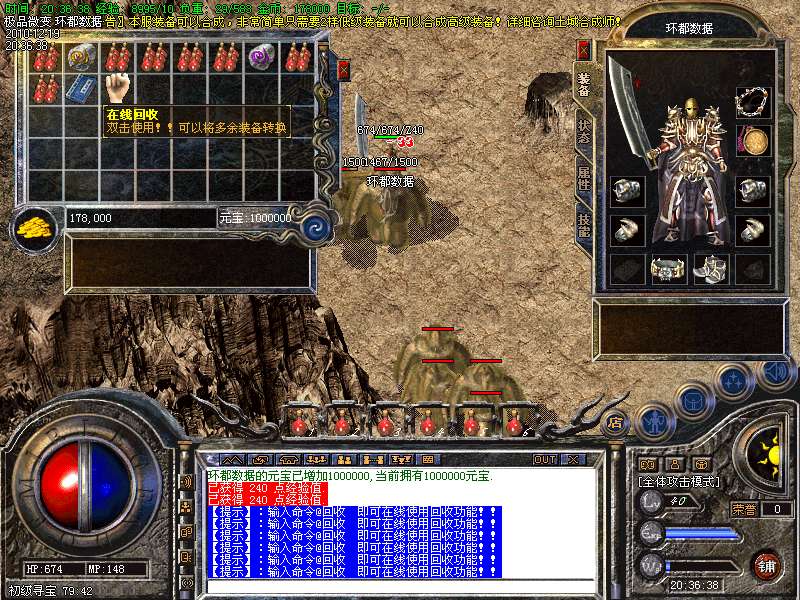Select the equipped necklace slot
This screenshot has width=800, height=600.
pos(753,101)
